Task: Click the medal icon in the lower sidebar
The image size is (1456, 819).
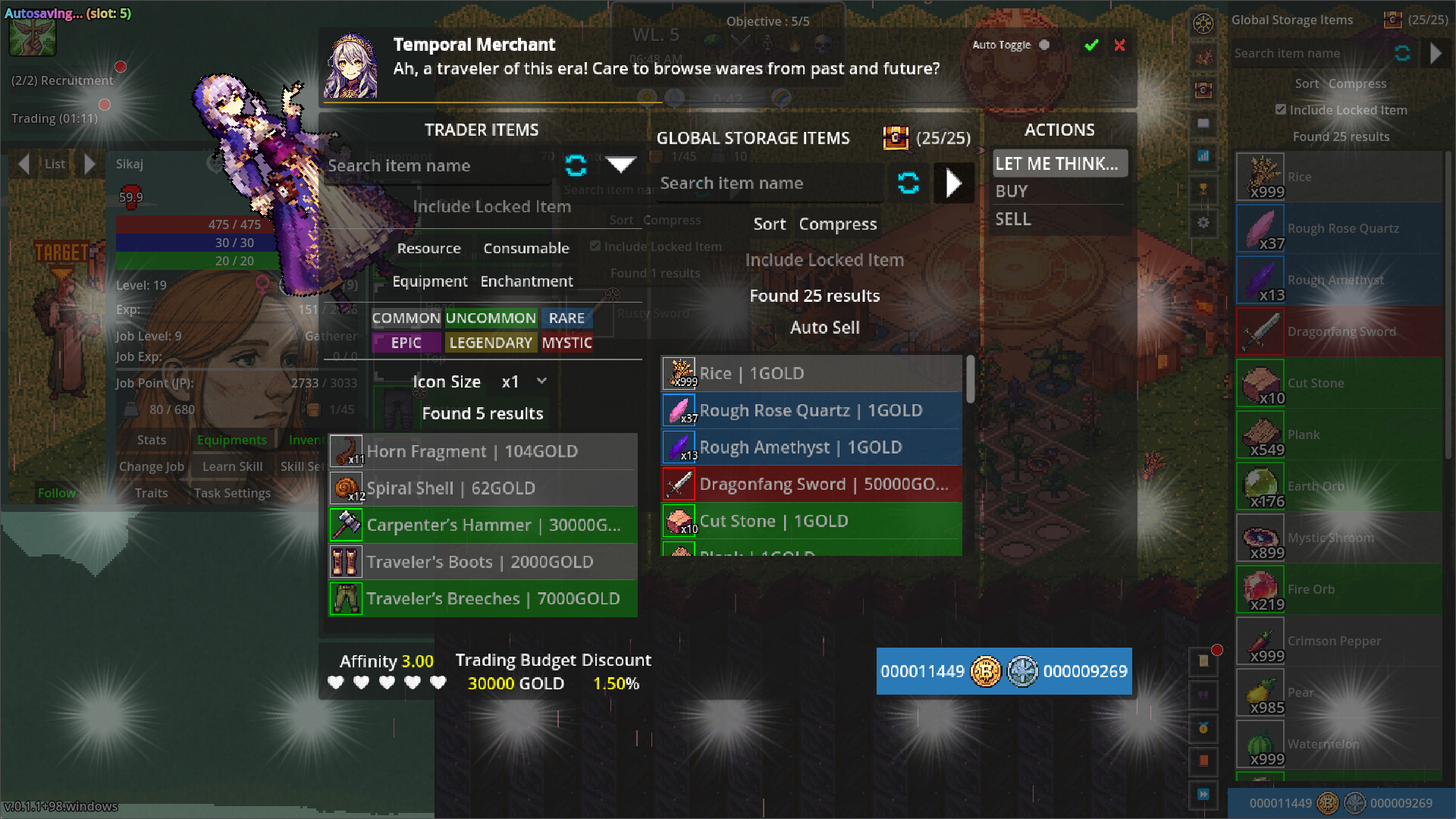Action: pyautogui.click(x=1203, y=728)
